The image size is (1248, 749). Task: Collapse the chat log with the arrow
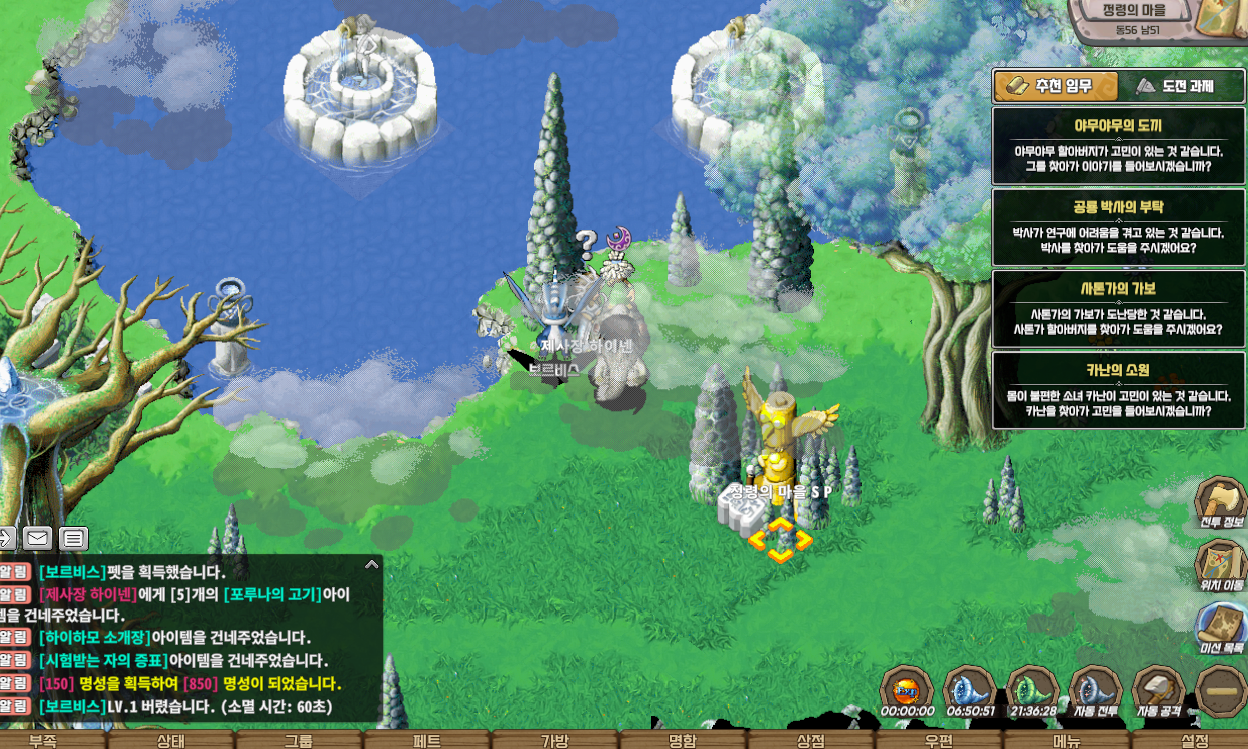pos(372,565)
